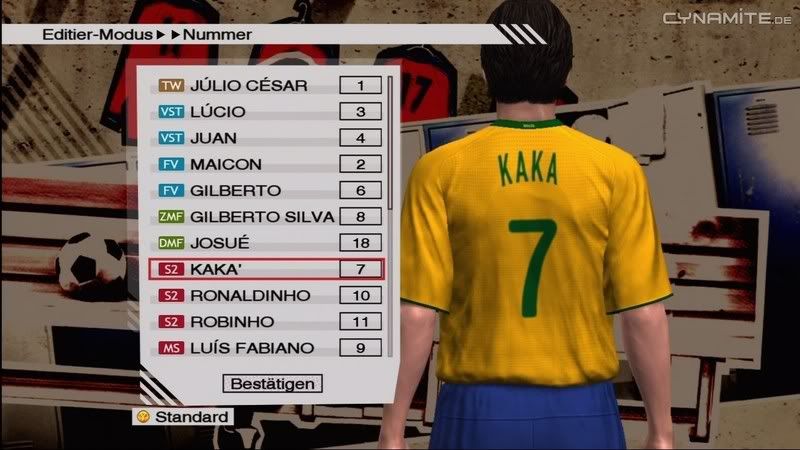Edit Josué's number 18 field

[x=360, y=243]
